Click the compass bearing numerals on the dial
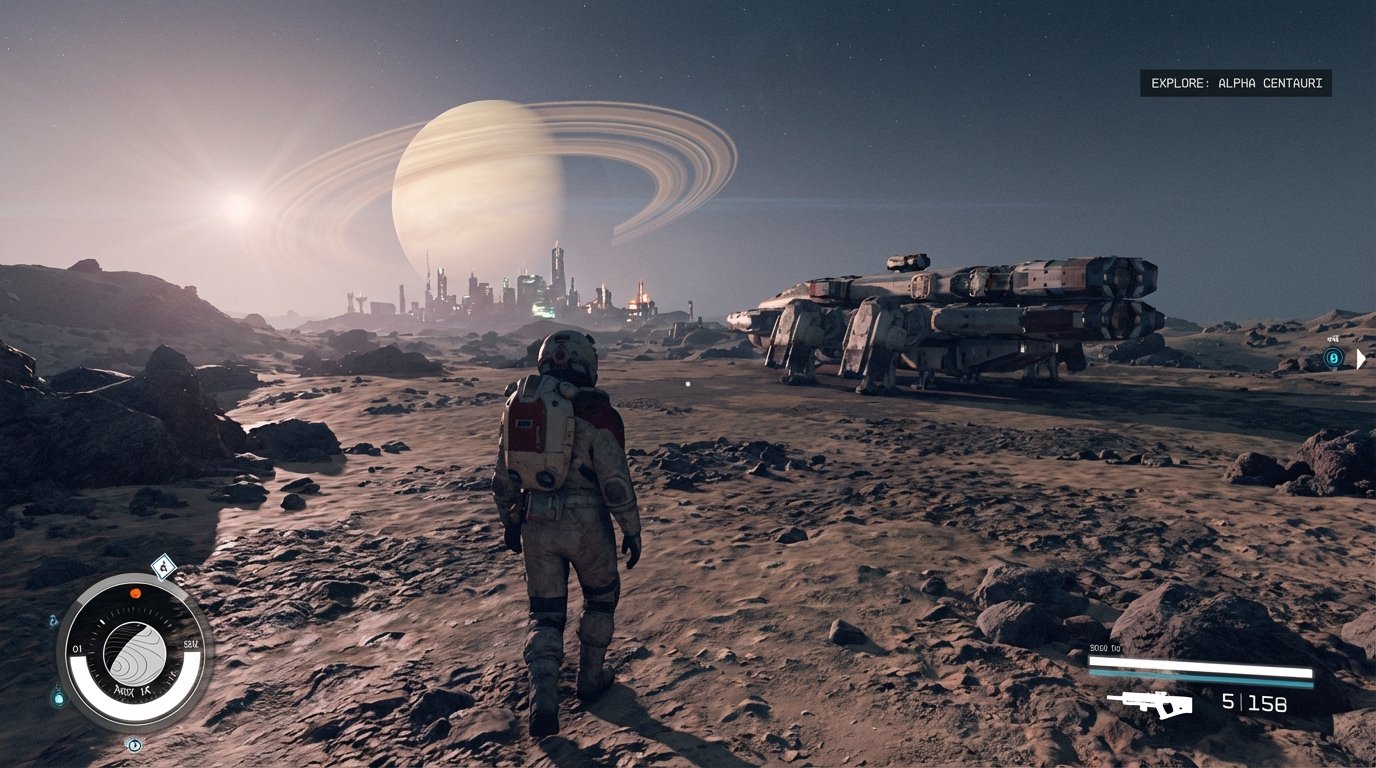Screen dimensions: 1376x768 click(76, 647)
